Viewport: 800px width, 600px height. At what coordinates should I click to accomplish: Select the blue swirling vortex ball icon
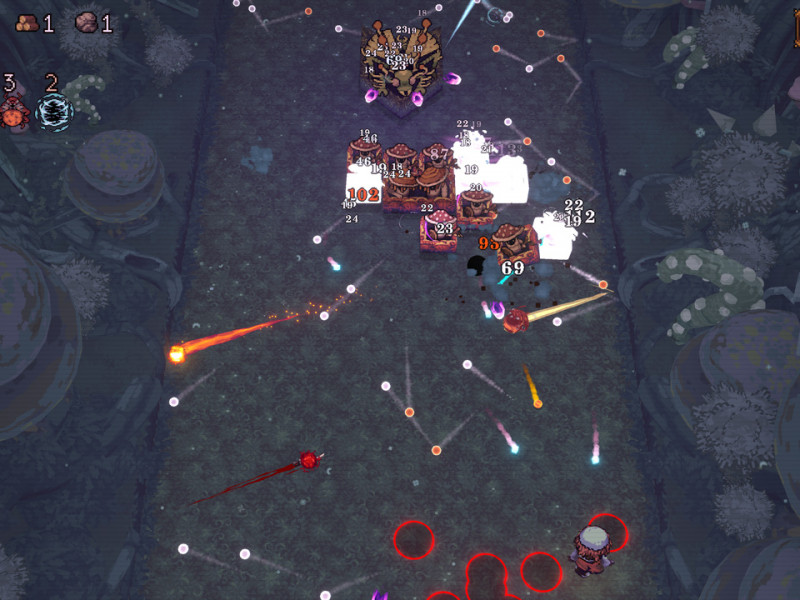(53, 113)
